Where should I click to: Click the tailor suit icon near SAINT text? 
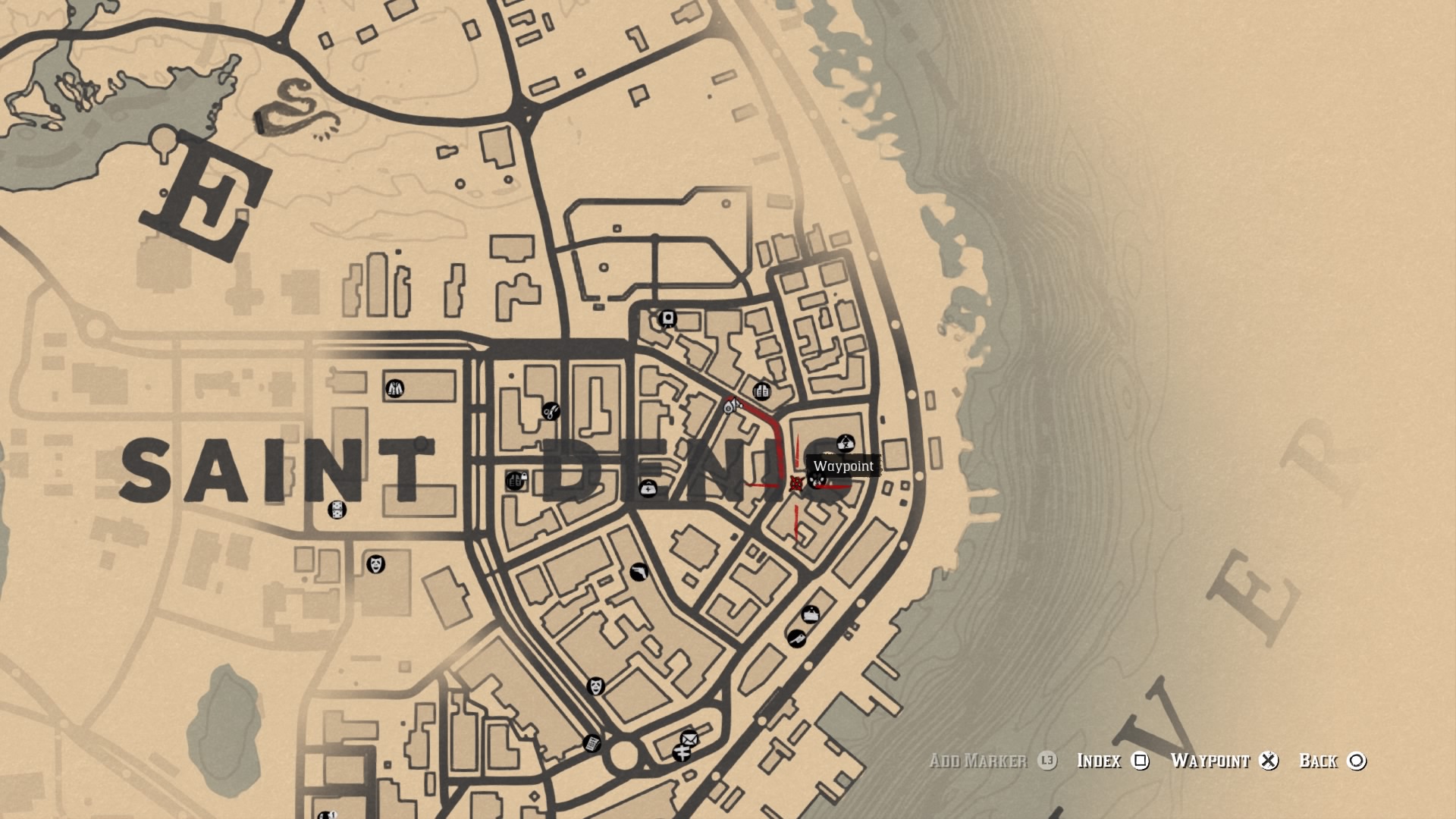tap(394, 388)
